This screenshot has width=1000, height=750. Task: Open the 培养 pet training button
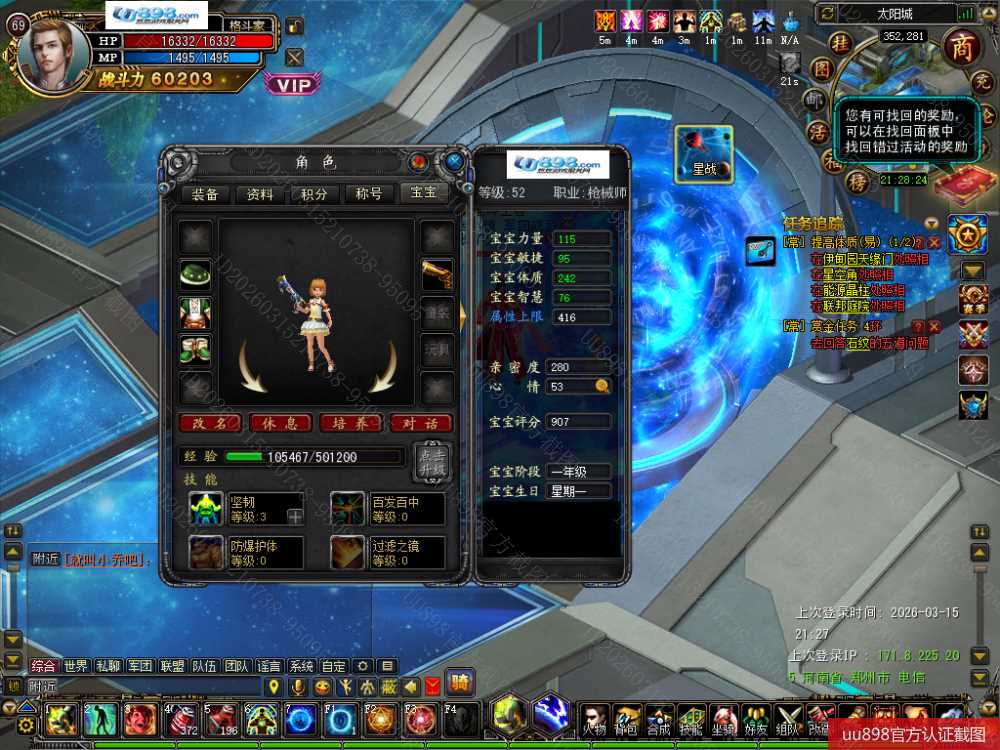[351, 423]
